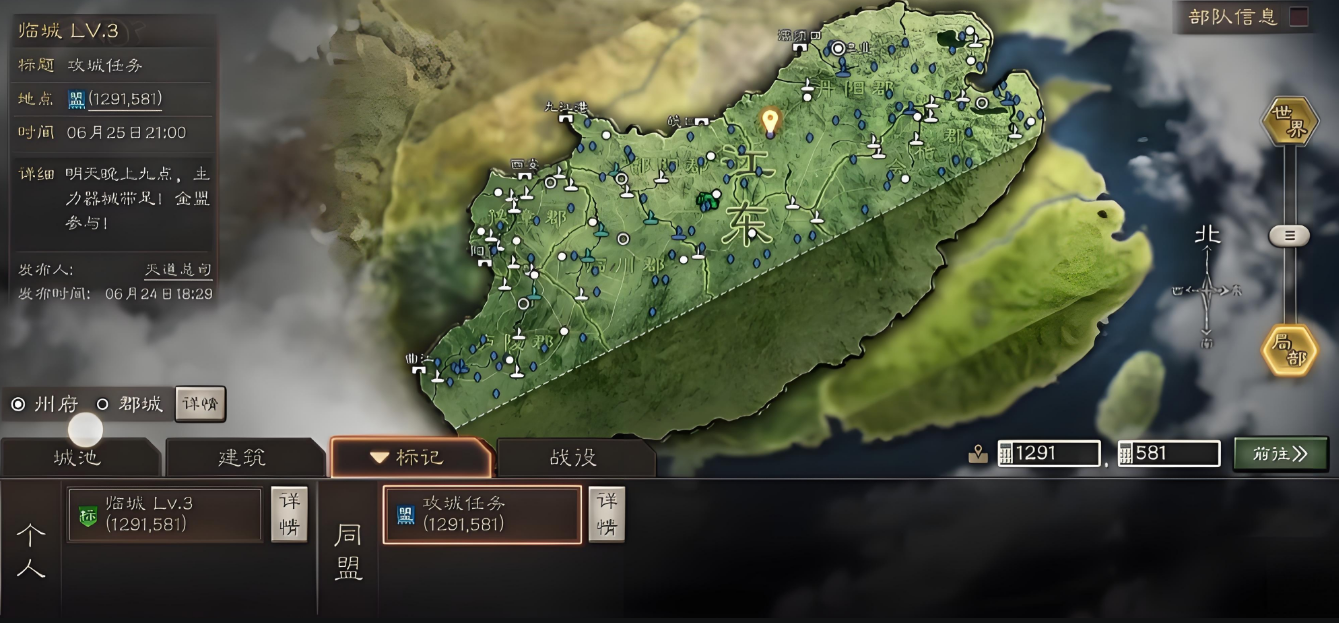Switch map to 局部 view
The image size is (1339, 623).
click(x=1289, y=350)
